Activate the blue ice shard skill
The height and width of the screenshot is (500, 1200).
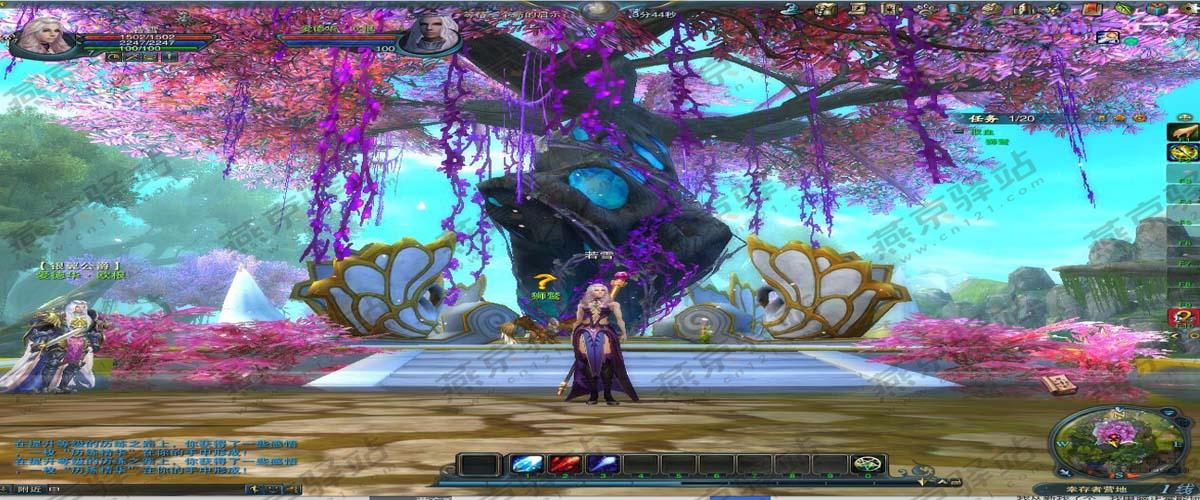pos(527,465)
